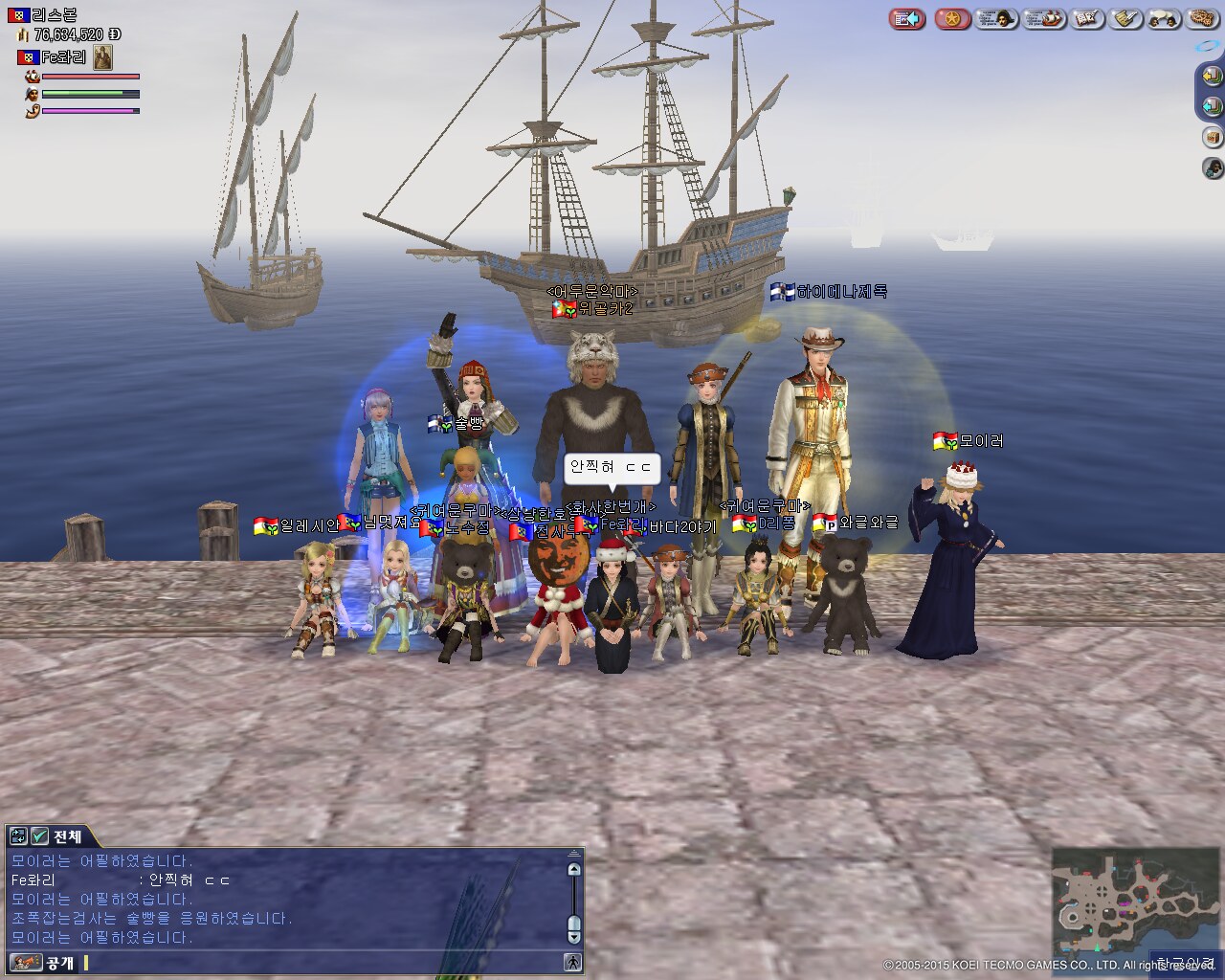Viewport: 1225px width, 980px height.
Task: Open the sailing ship info menu
Action: pos(1044,18)
